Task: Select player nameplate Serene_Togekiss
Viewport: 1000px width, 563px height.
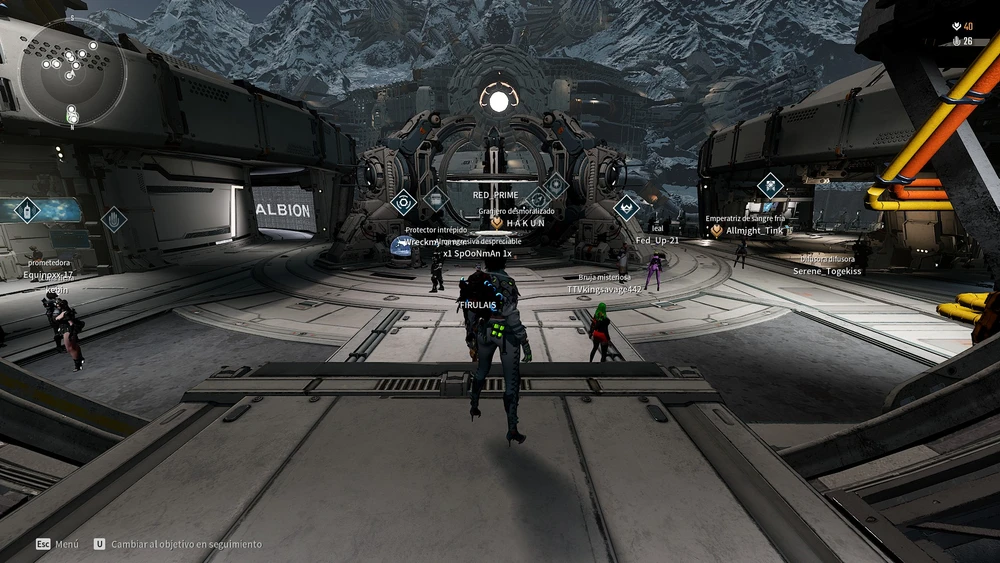Action: [x=827, y=271]
